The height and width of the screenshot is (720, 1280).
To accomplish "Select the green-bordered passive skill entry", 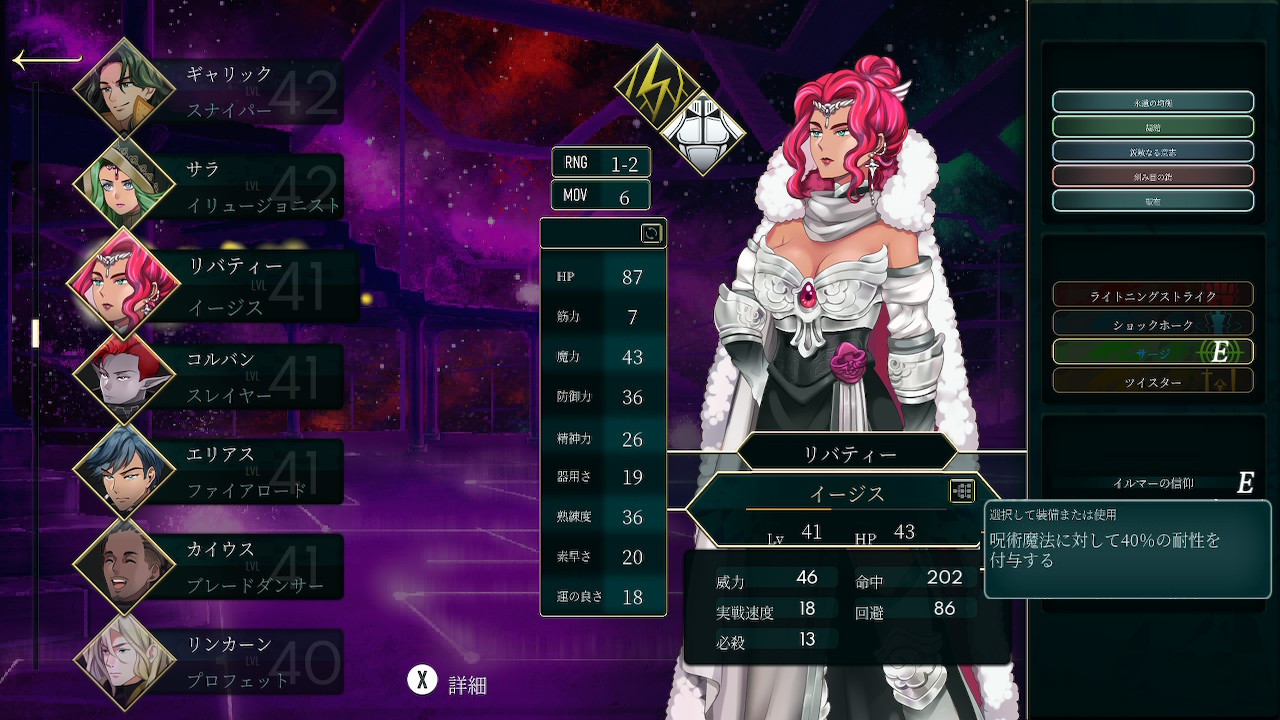I will (x=1152, y=127).
